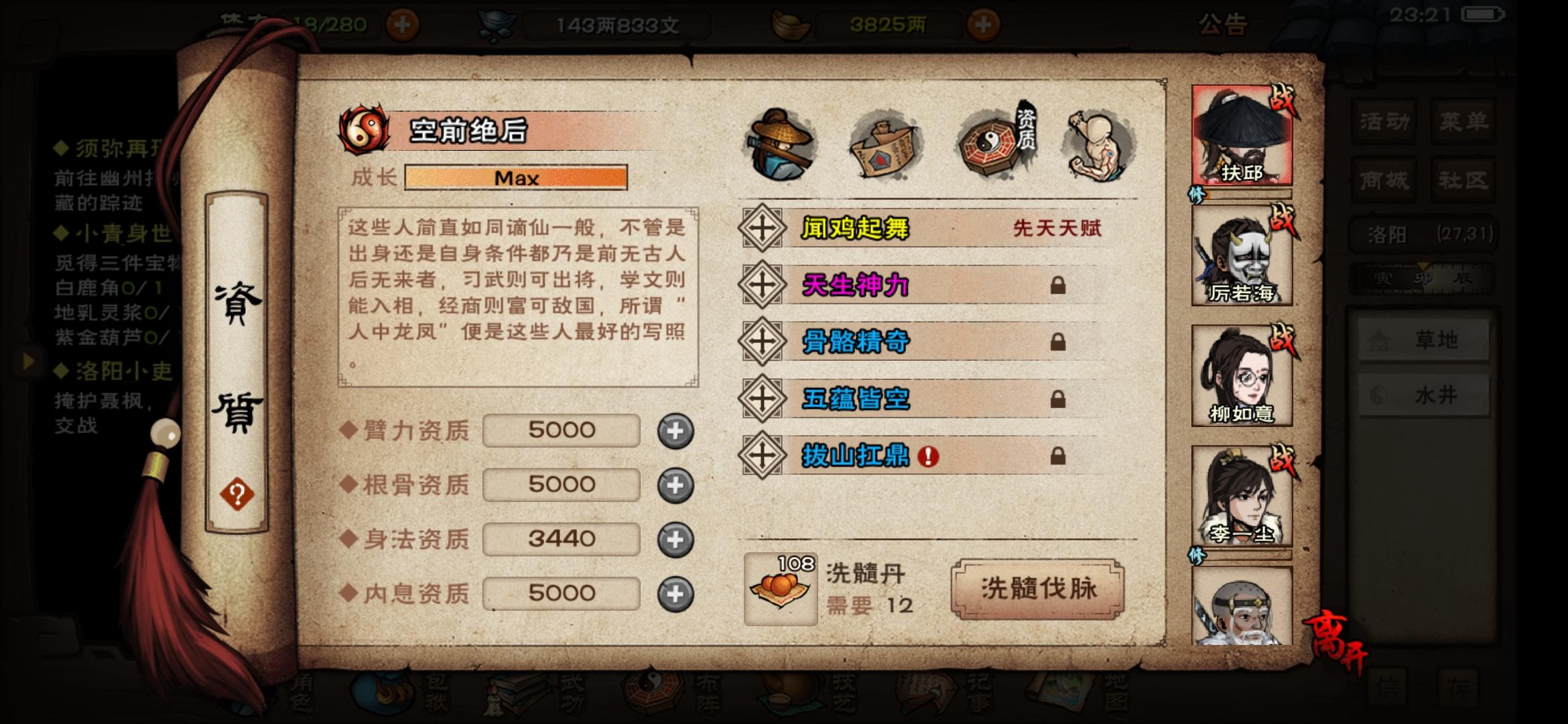Image resolution: width=1568 pixels, height=724 pixels.
Task: Collapse the quest panel with the side arrow
Action: tap(27, 361)
